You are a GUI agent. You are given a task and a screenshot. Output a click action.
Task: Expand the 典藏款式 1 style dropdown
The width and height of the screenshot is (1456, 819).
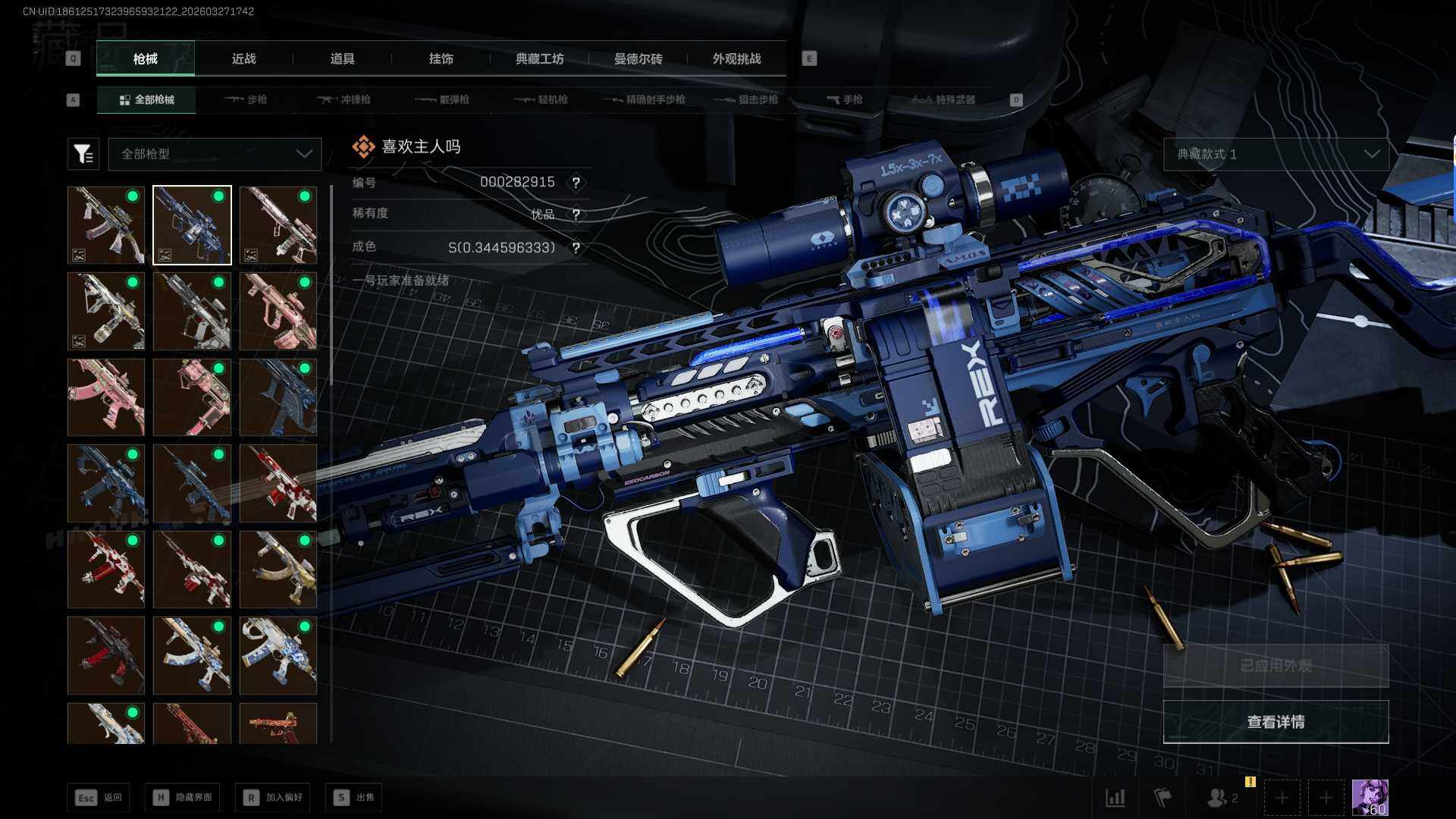pos(1276,154)
